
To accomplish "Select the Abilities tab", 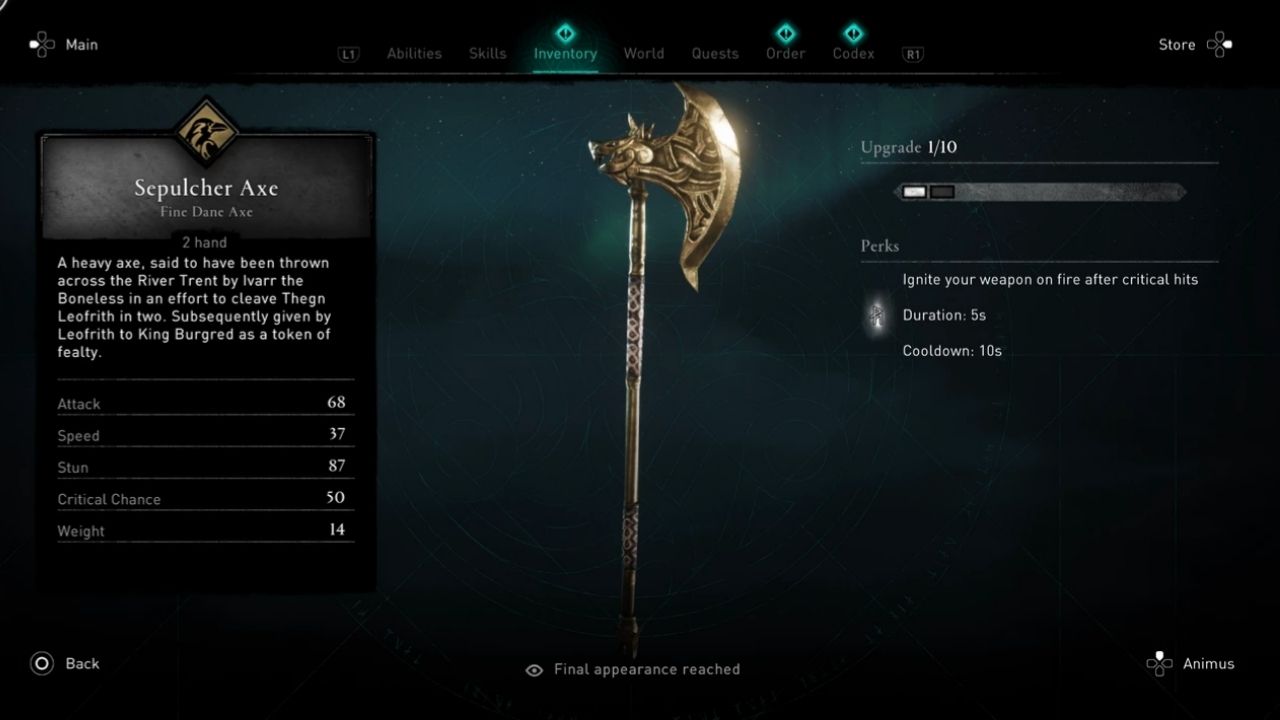I will (414, 53).
